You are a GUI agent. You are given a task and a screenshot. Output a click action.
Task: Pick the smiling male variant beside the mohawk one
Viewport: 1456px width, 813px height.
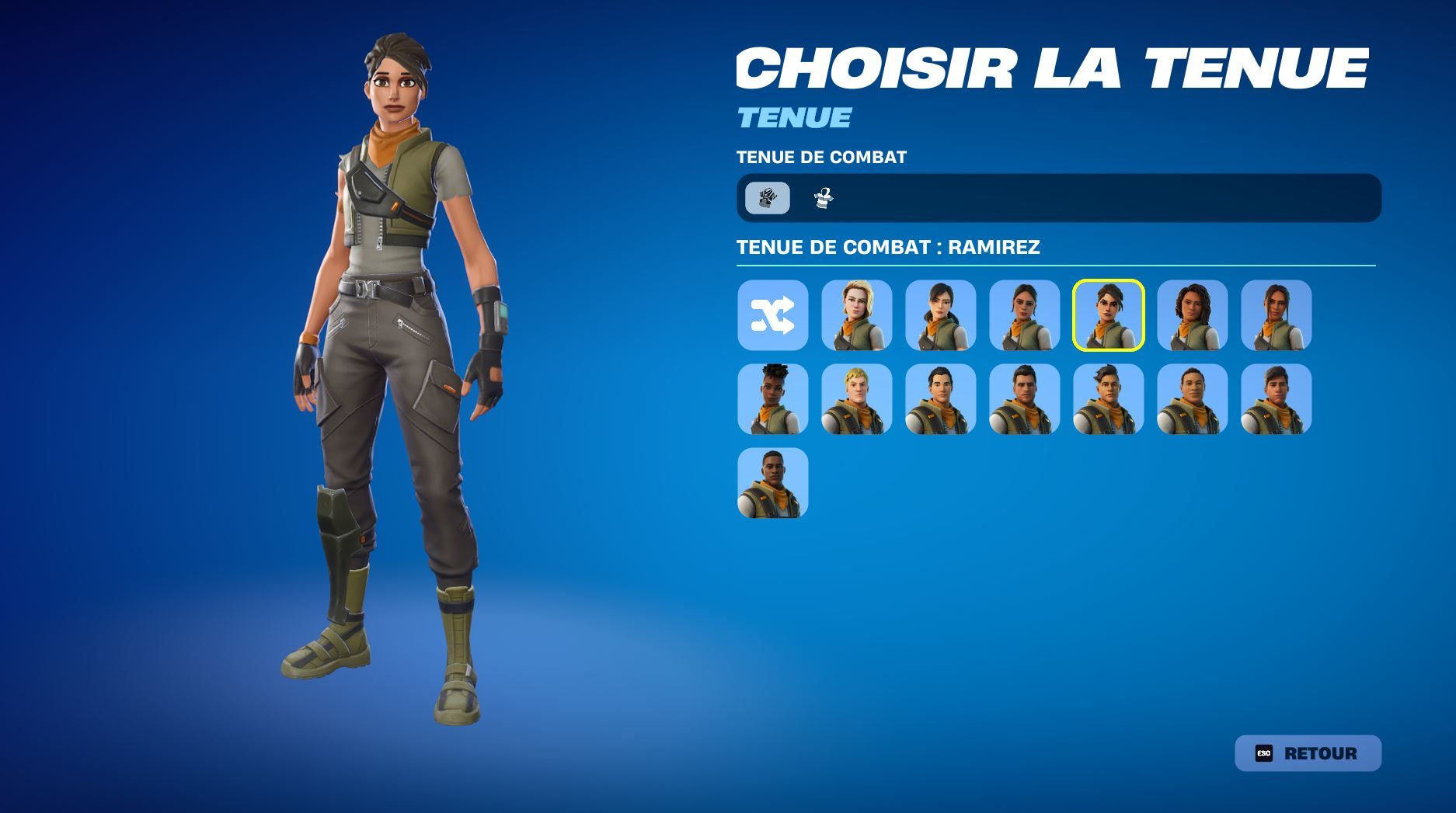click(x=1191, y=400)
